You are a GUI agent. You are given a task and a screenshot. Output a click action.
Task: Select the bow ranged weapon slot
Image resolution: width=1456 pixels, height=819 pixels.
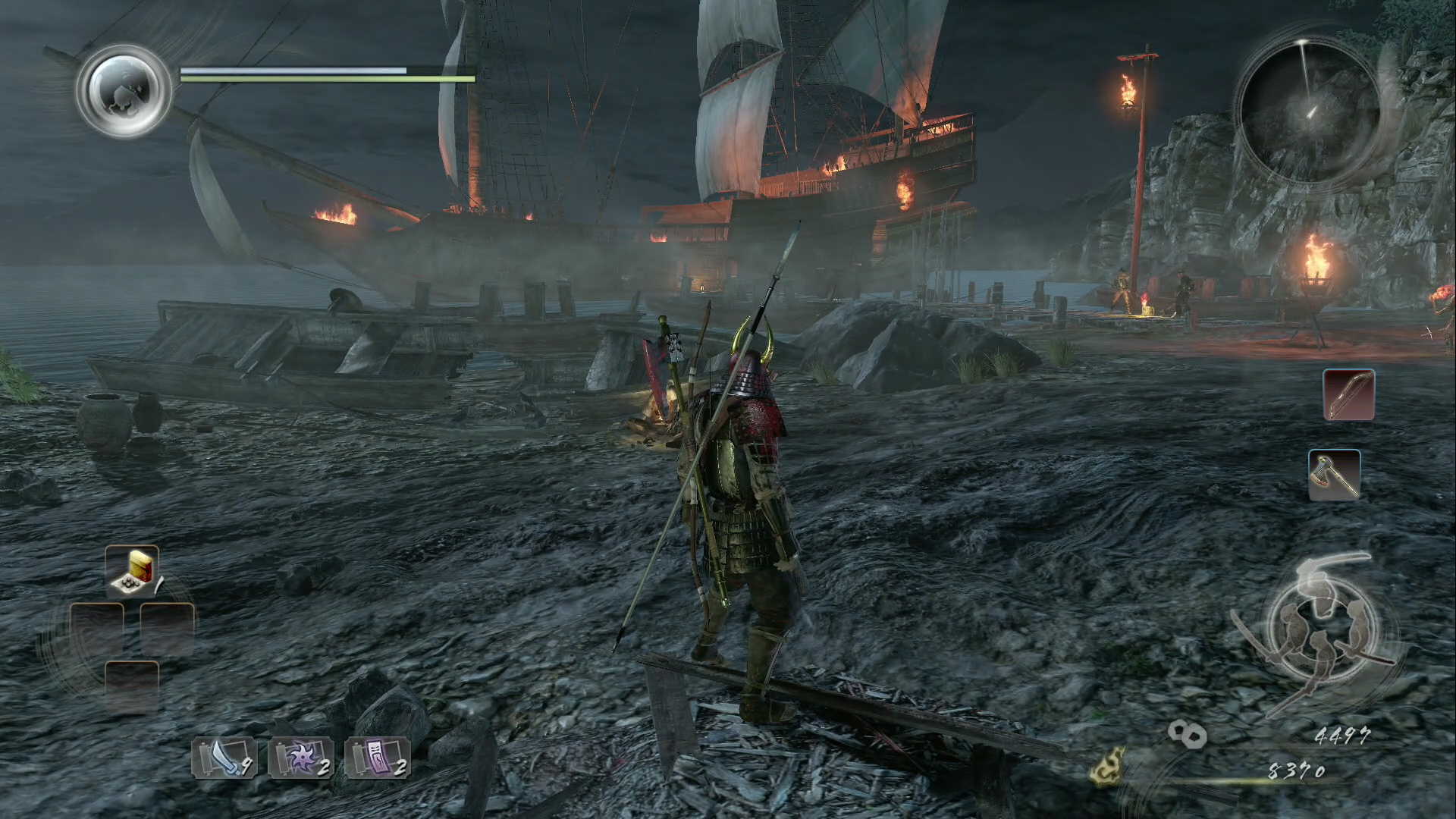(x=1348, y=395)
